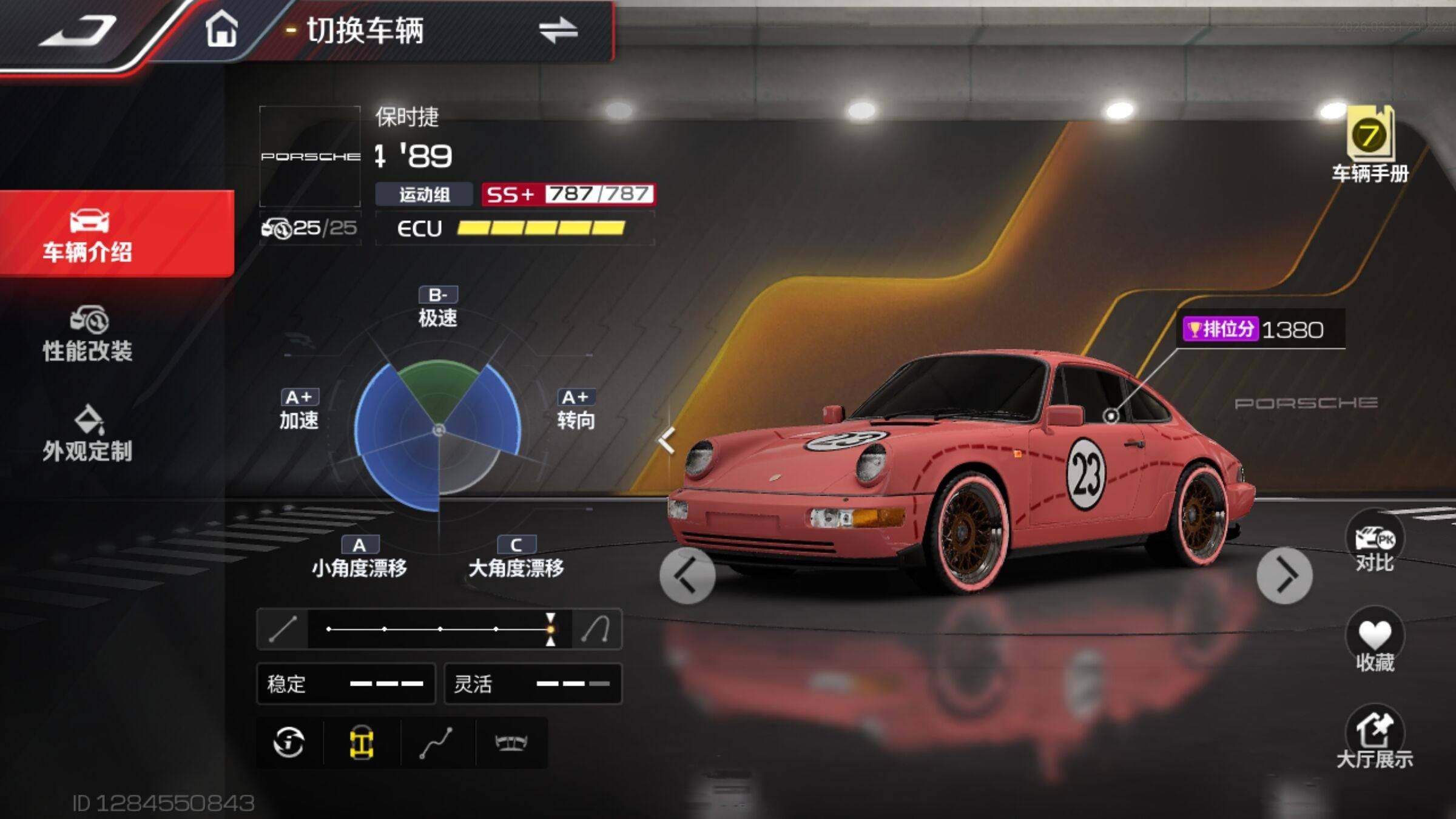Open the curve graph icon
This screenshot has width=1456, height=819.
click(x=436, y=743)
